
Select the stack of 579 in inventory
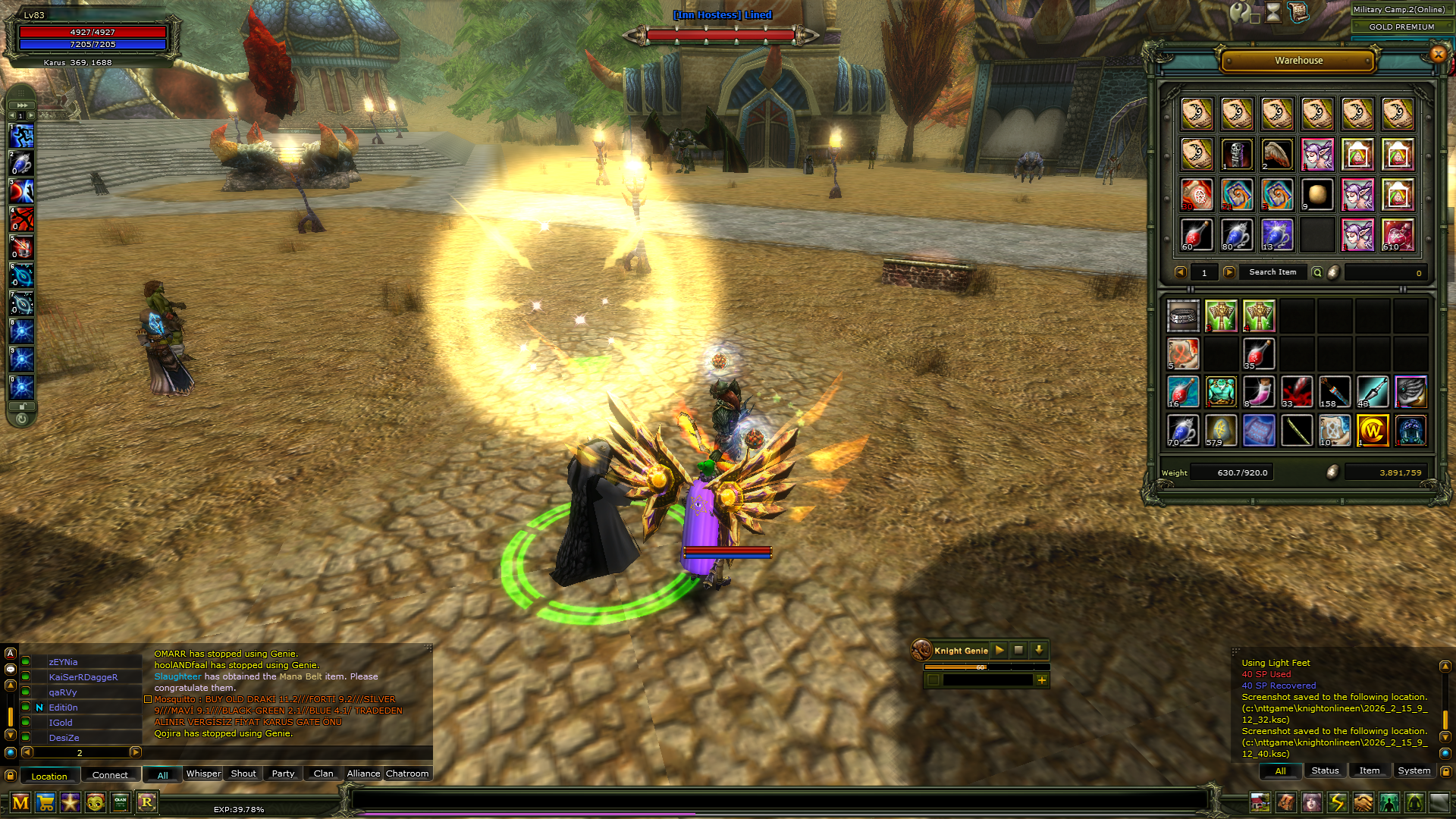[x=1220, y=431]
